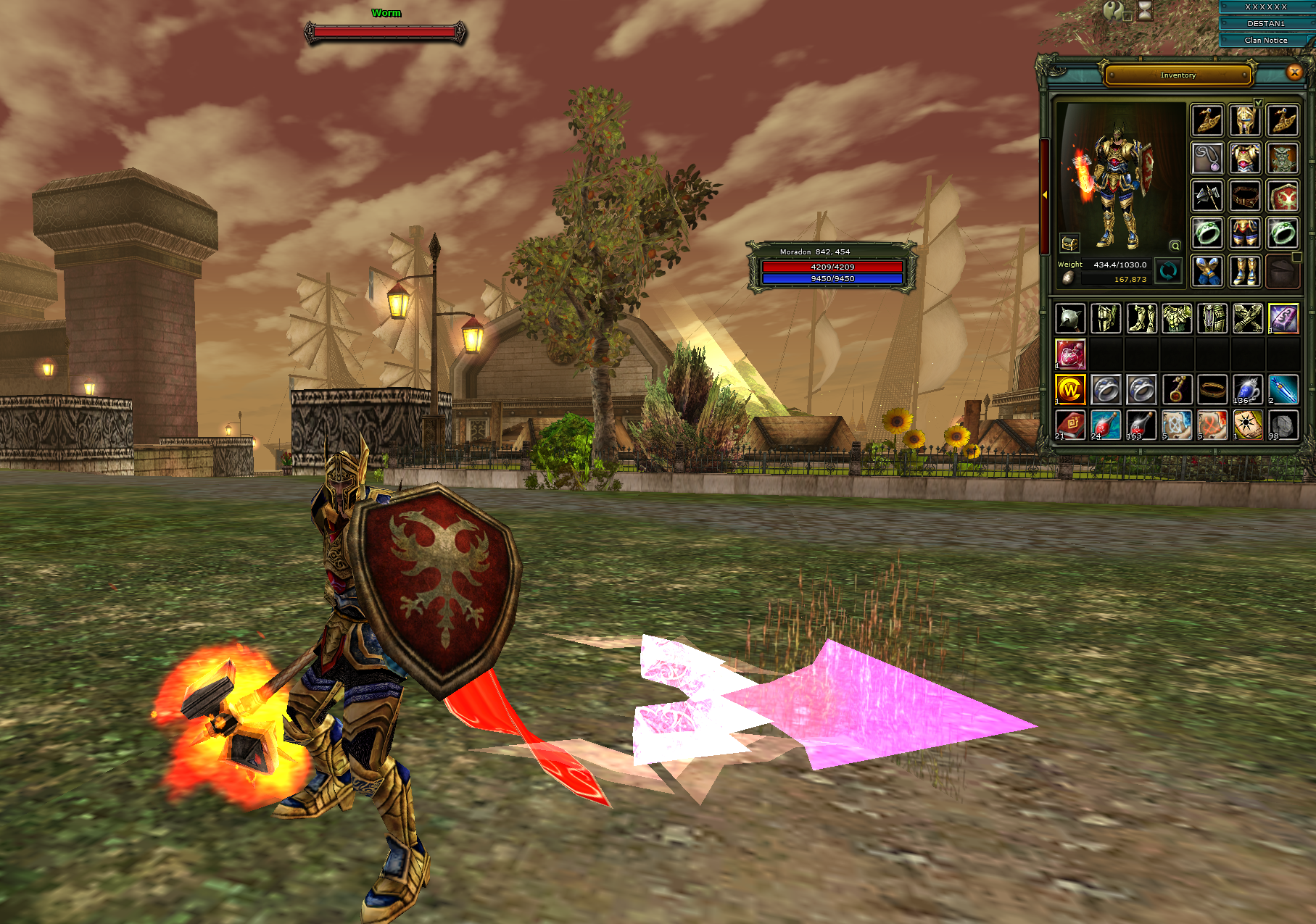Image resolution: width=1316 pixels, height=924 pixels.
Task: Click the teal circular arrows refresh button
Action: [x=1167, y=271]
